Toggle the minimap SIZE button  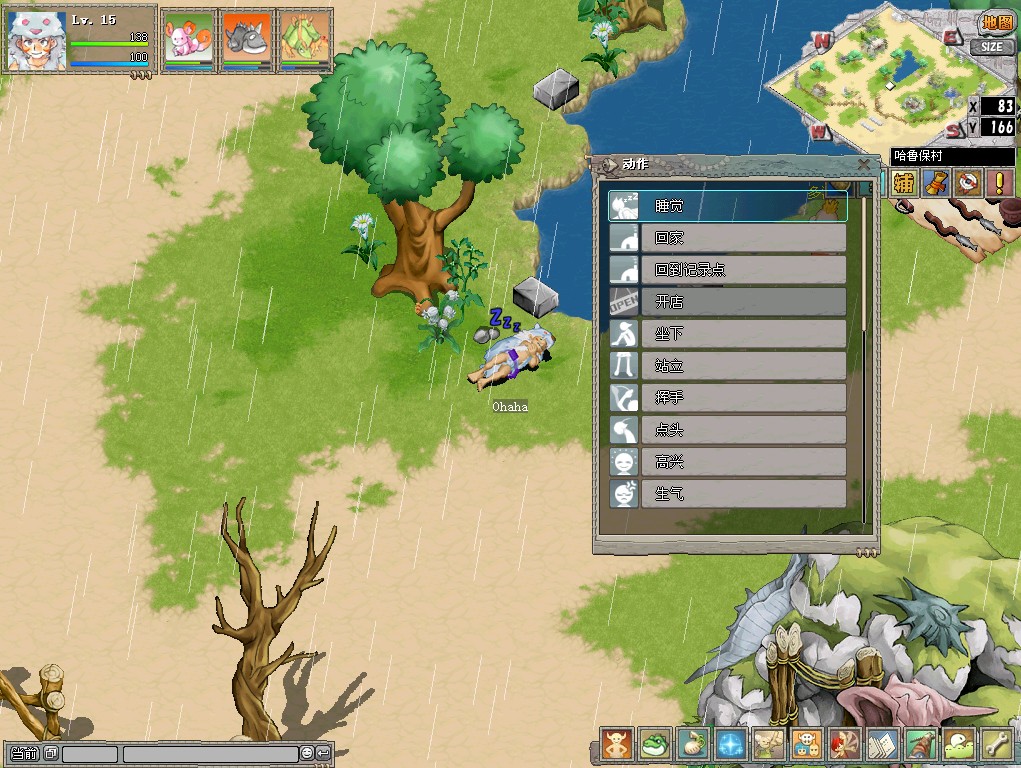[990, 46]
